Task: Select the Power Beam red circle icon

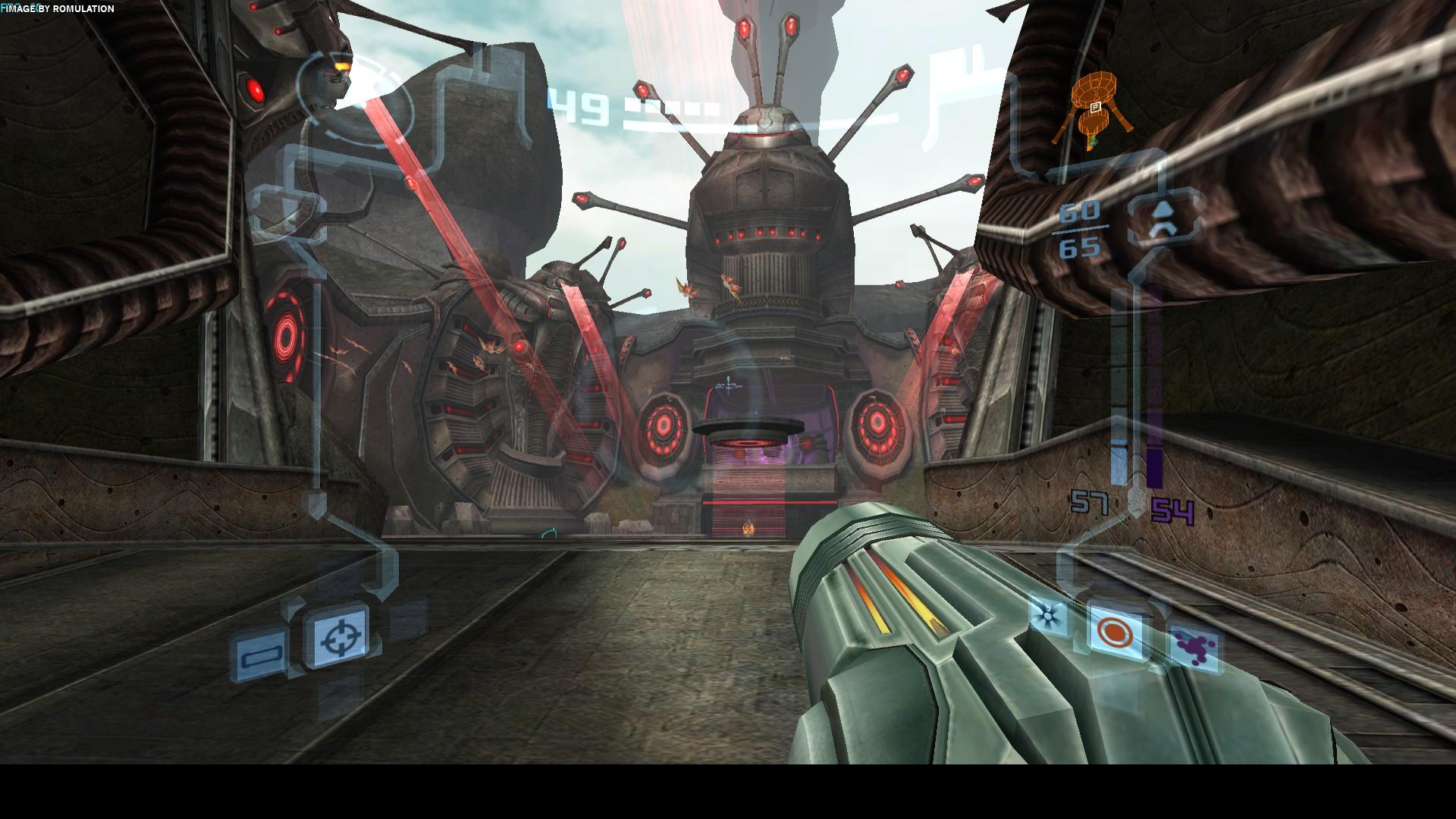Action: click(x=1113, y=631)
